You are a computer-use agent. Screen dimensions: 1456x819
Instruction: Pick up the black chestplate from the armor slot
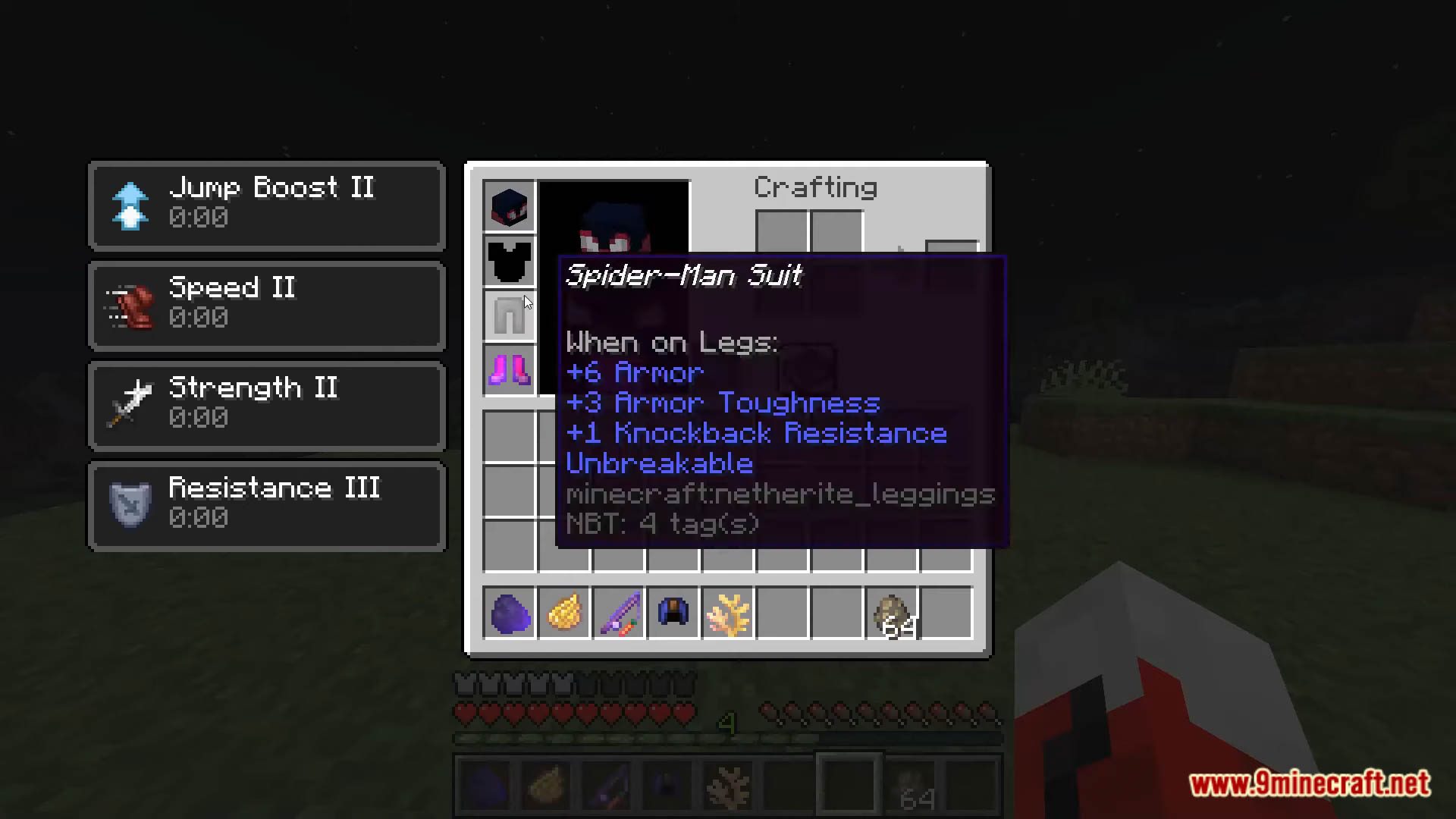click(509, 260)
